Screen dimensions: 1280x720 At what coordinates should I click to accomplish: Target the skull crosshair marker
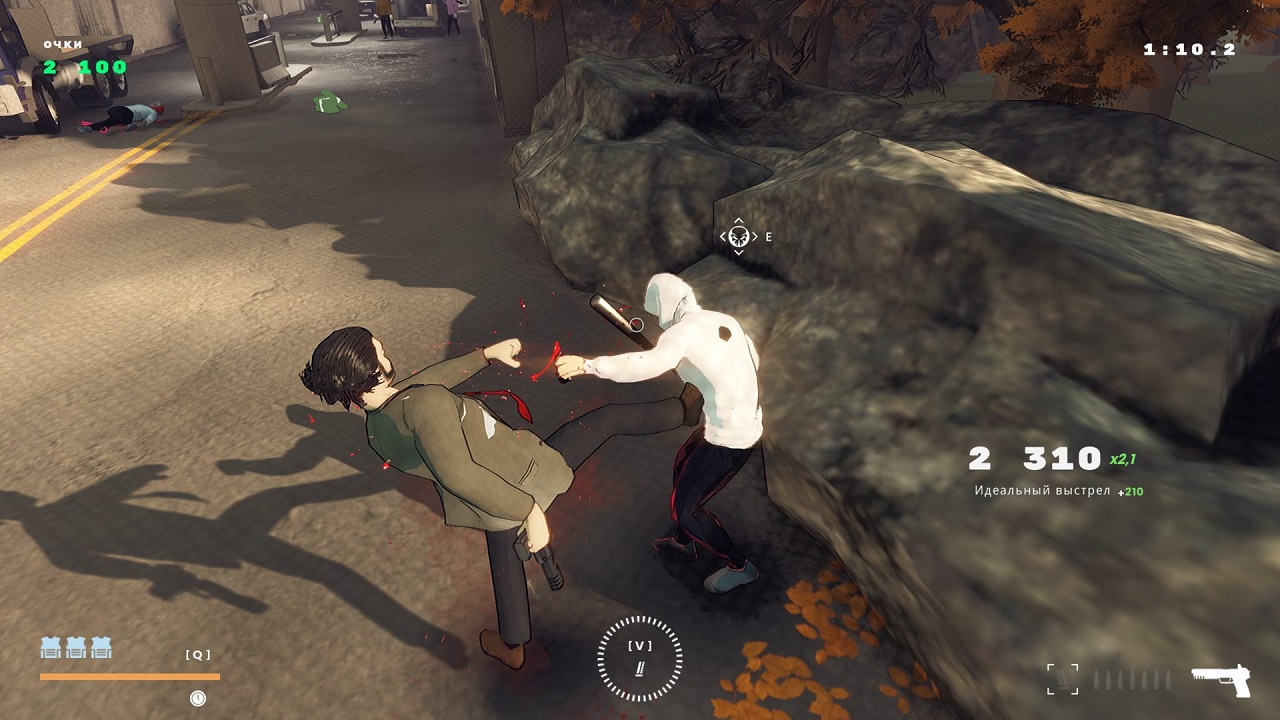click(739, 237)
